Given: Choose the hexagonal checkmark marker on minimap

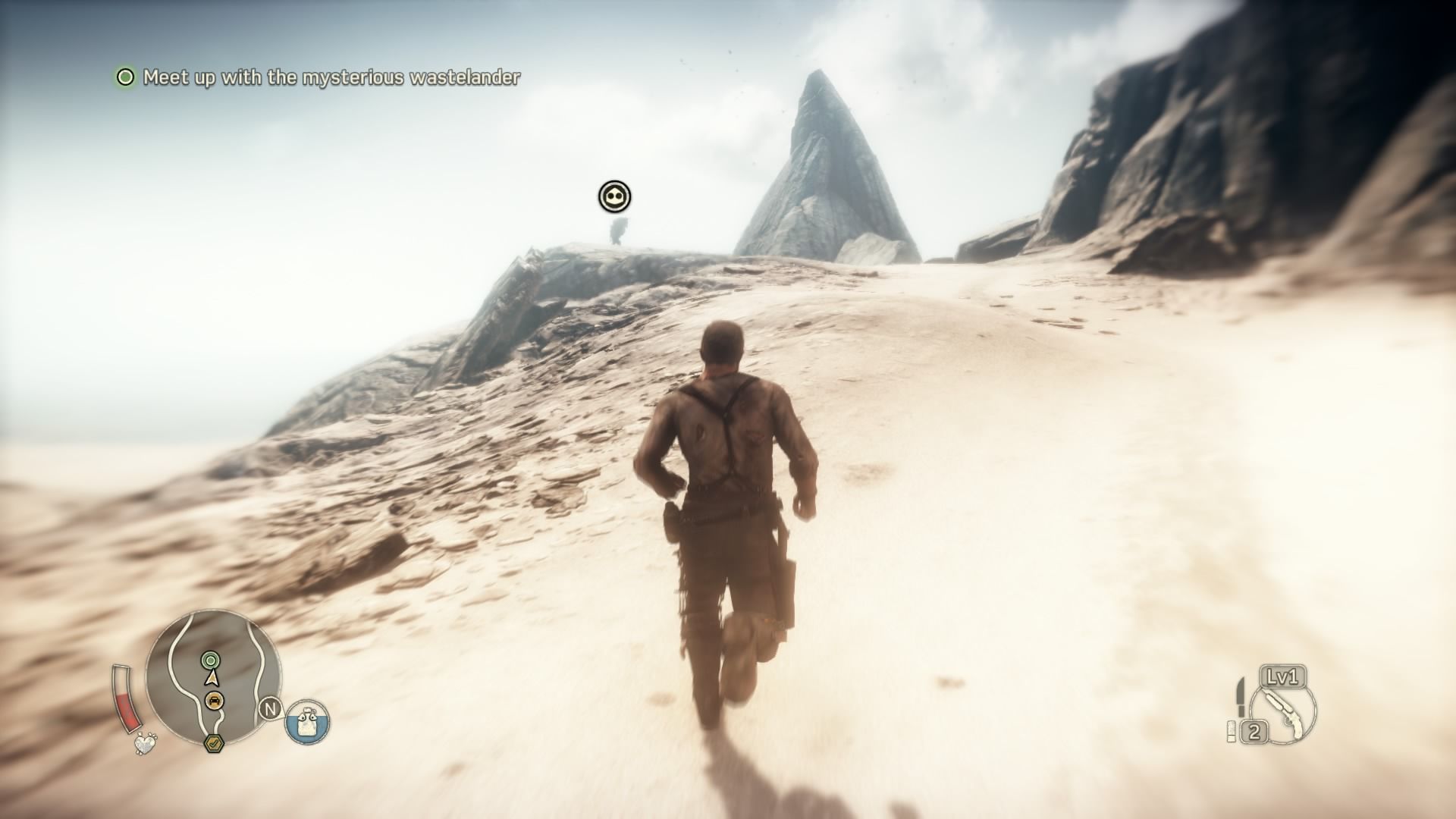Looking at the screenshot, I should (214, 742).
